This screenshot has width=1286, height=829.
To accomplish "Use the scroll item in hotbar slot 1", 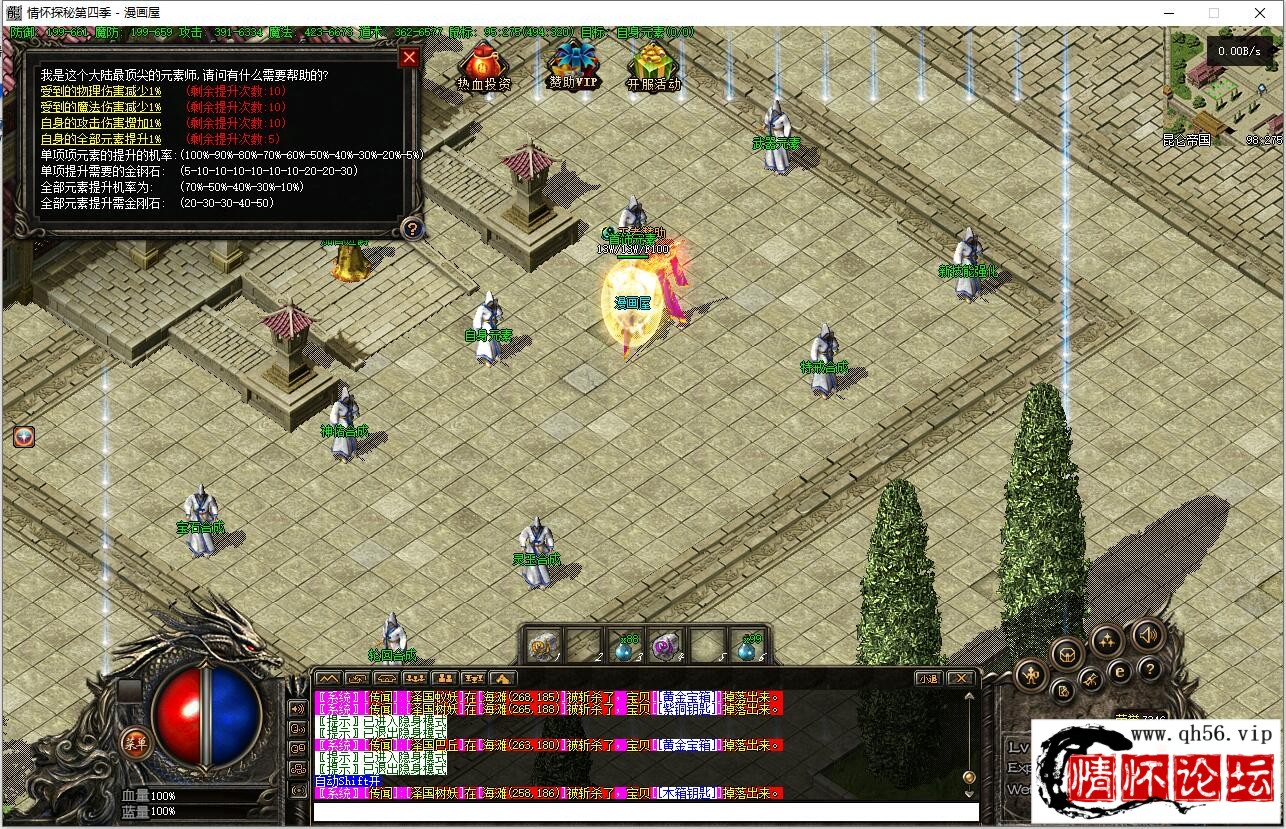I will [543, 647].
